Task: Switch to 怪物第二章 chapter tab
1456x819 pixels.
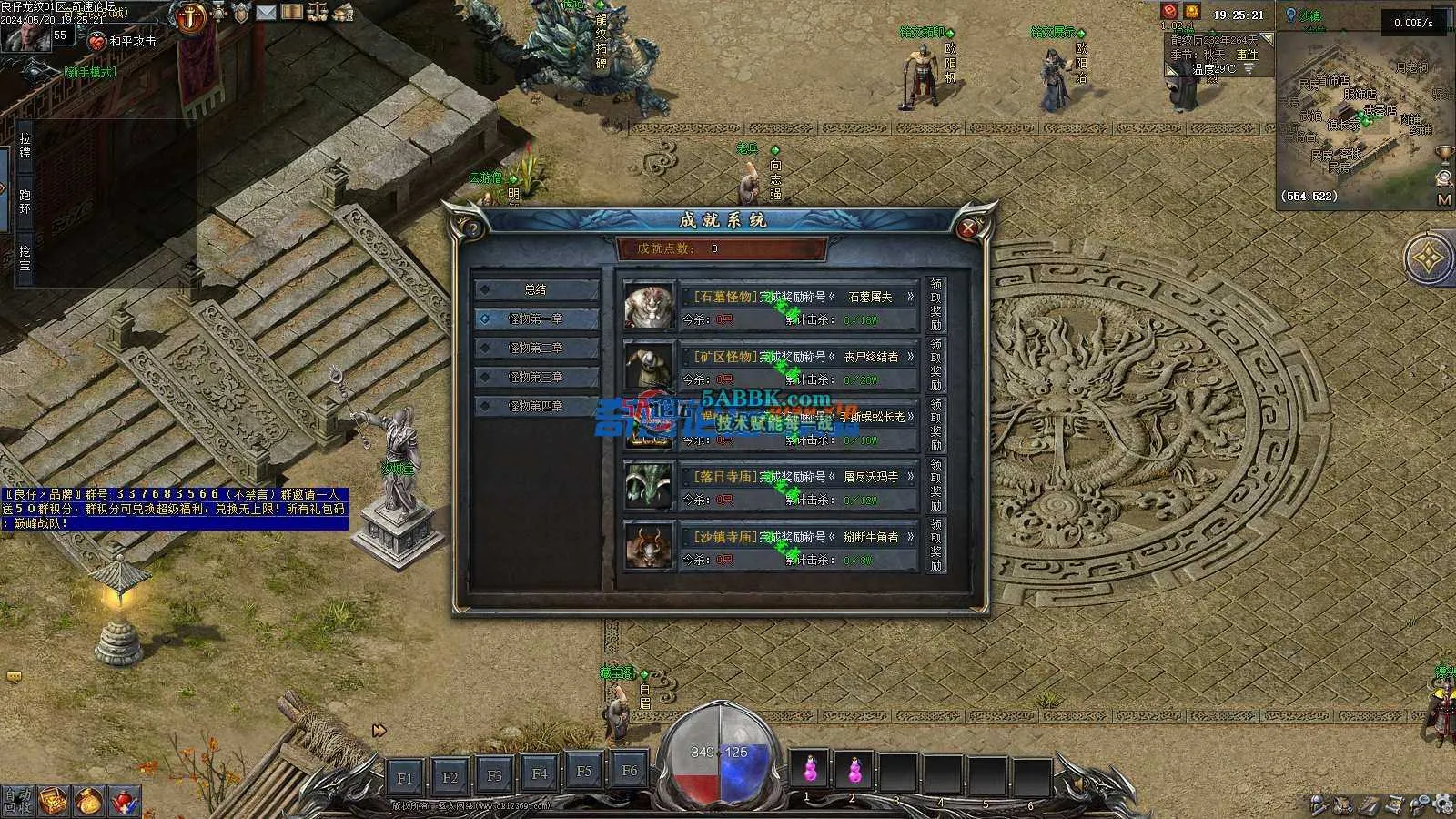Action: (535, 348)
